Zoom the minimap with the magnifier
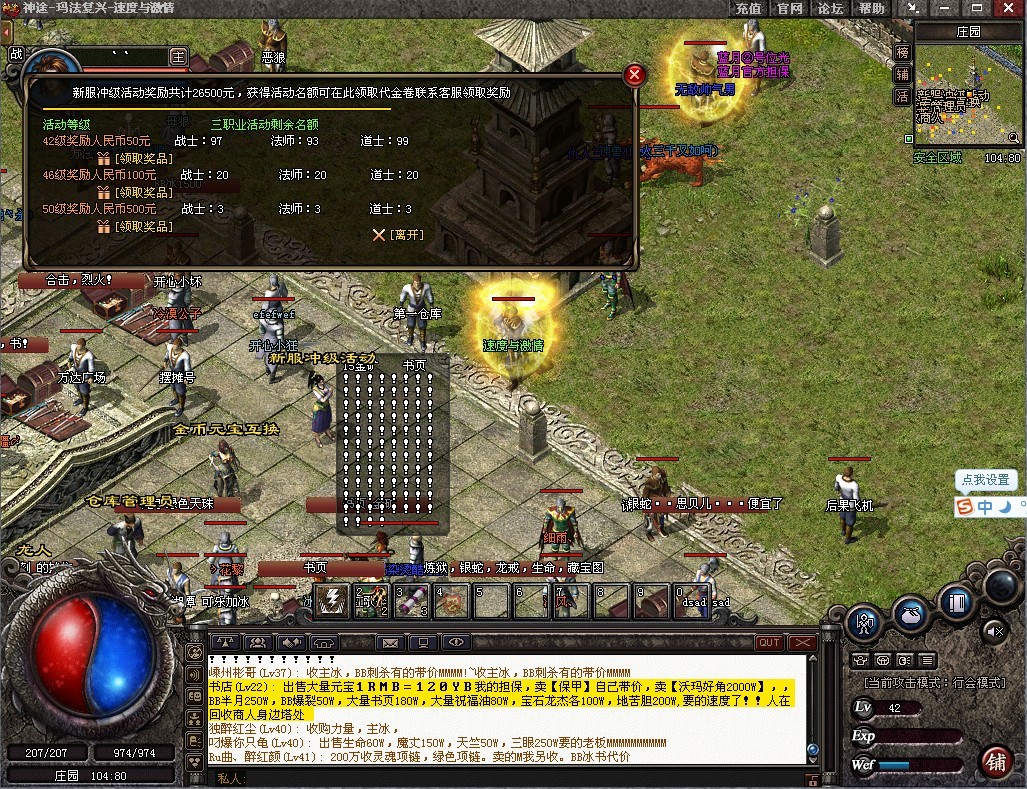1027x789 pixels. pos(1014,140)
